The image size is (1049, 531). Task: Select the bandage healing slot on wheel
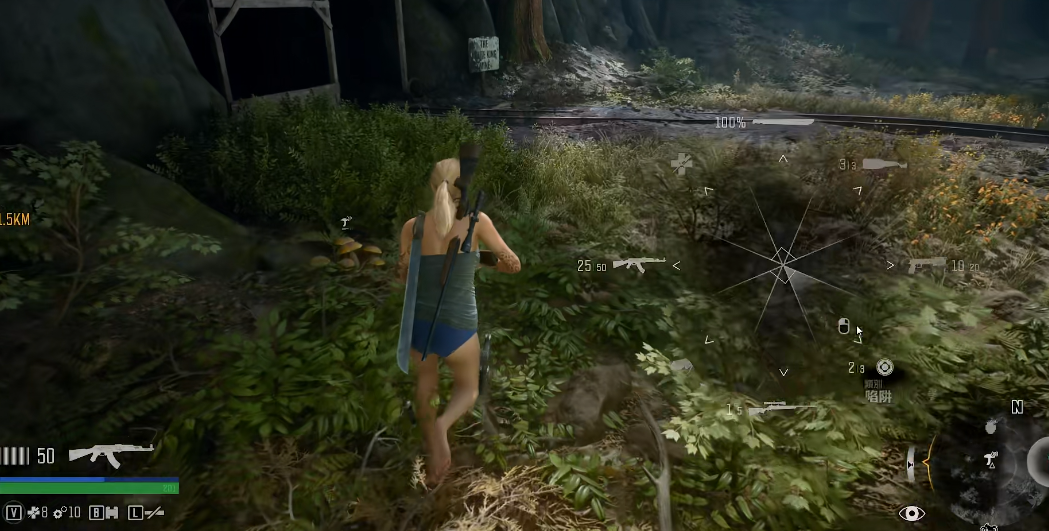682,165
